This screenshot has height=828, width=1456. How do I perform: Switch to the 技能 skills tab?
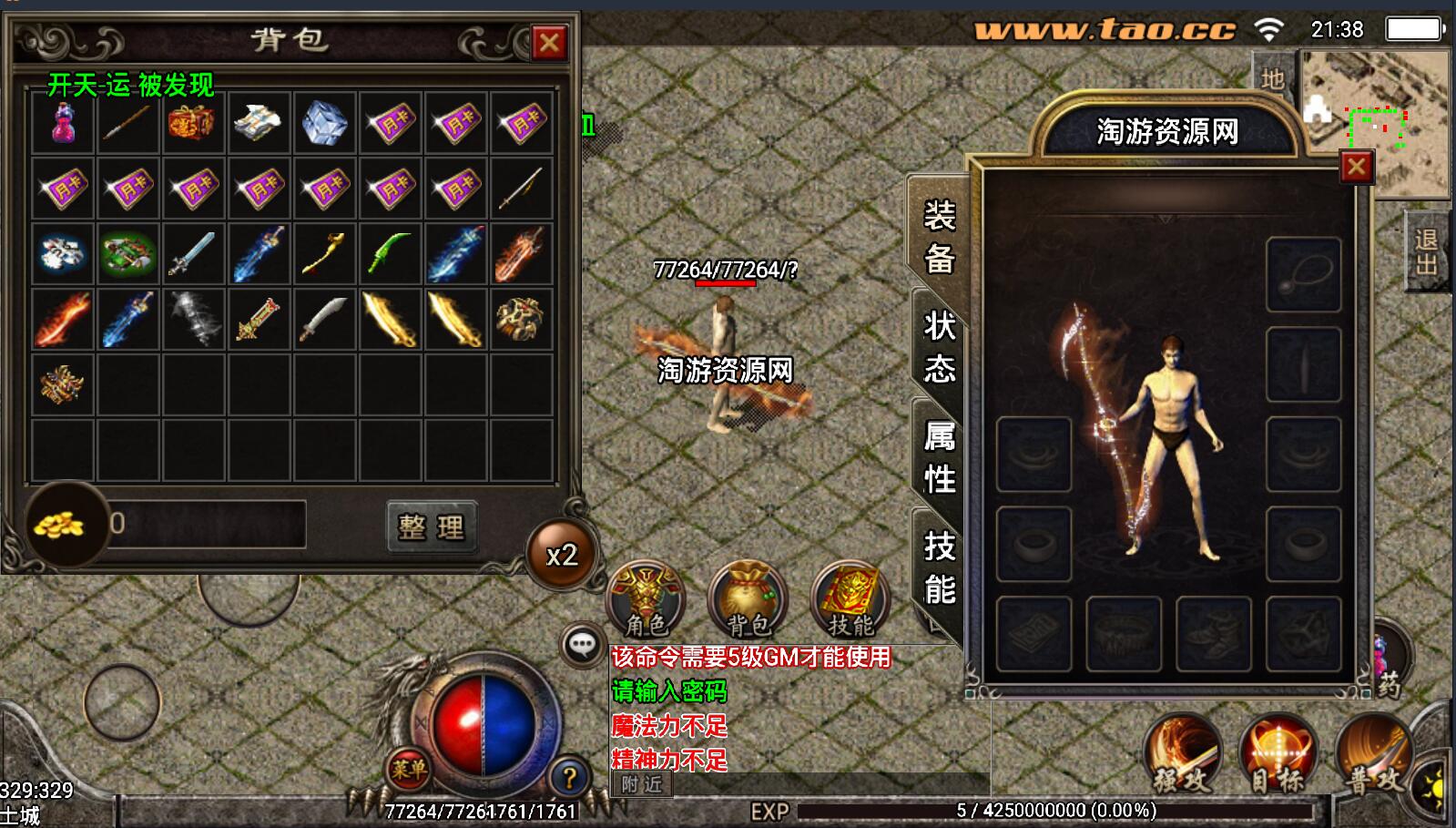tap(939, 567)
